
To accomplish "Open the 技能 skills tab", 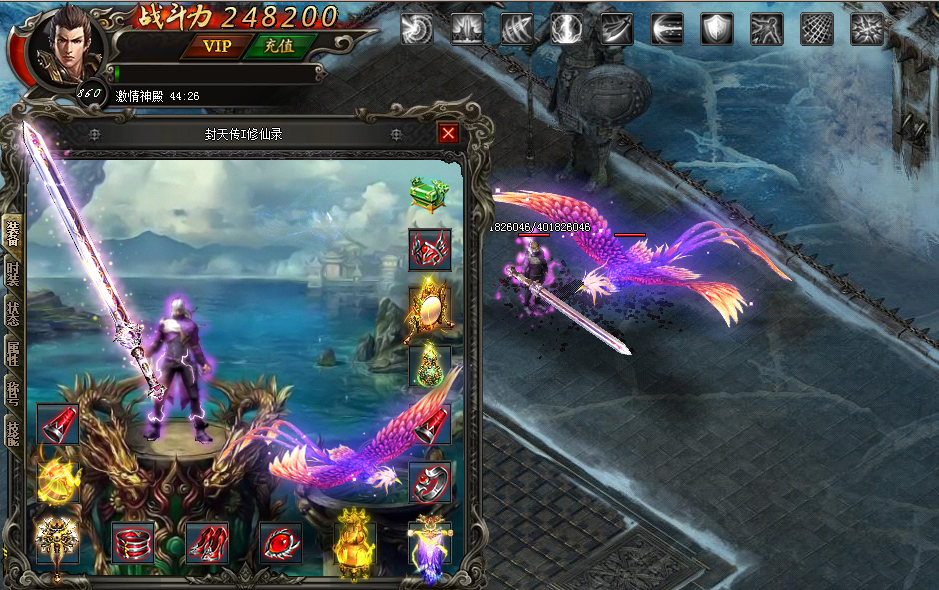I will [x=13, y=431].
